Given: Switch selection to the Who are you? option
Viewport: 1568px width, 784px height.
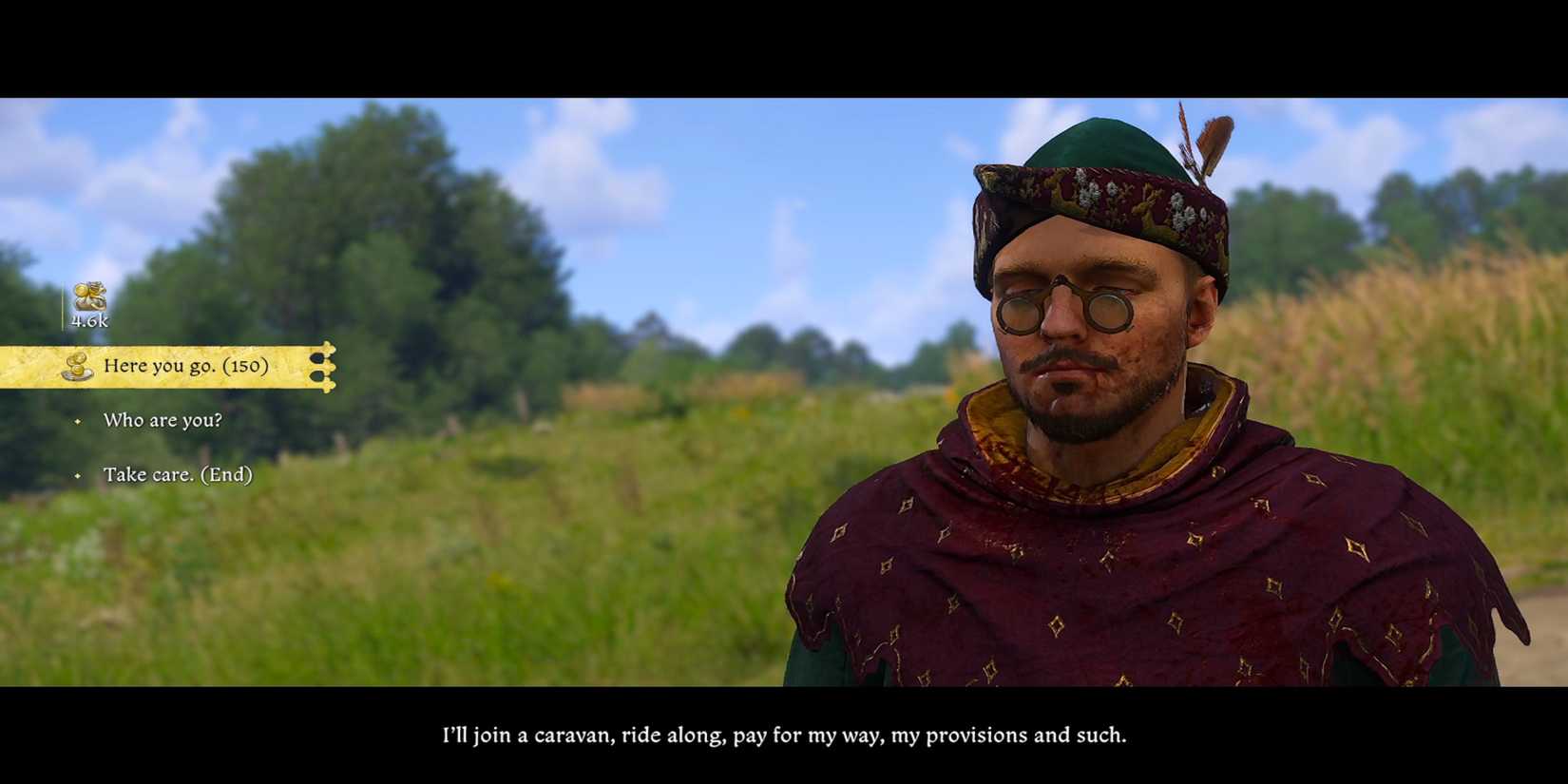Looking at the screenshot, I should 163,419.
